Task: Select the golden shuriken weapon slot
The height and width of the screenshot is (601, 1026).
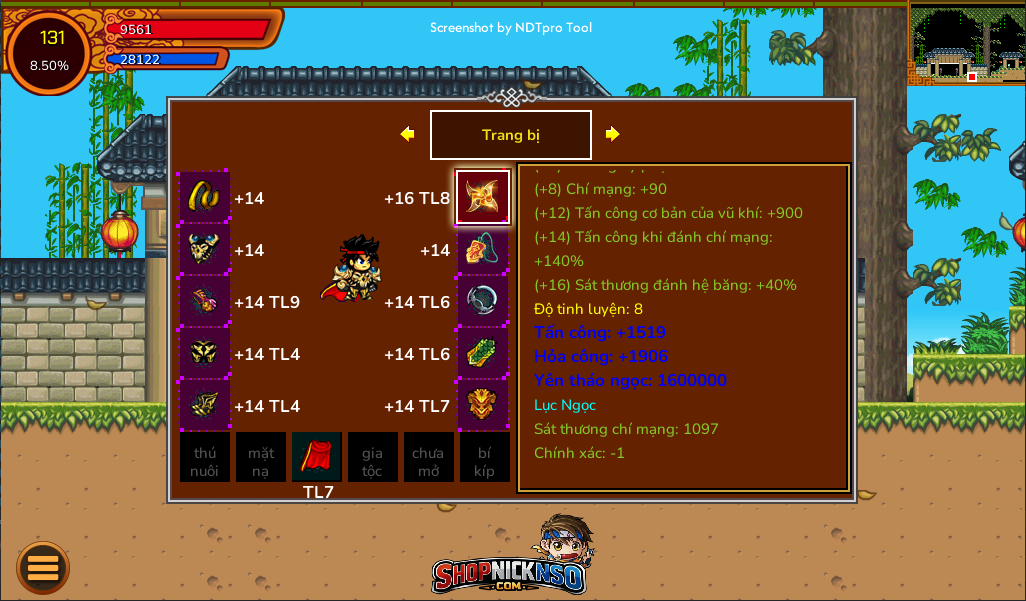Action: (x=483, y=197)
